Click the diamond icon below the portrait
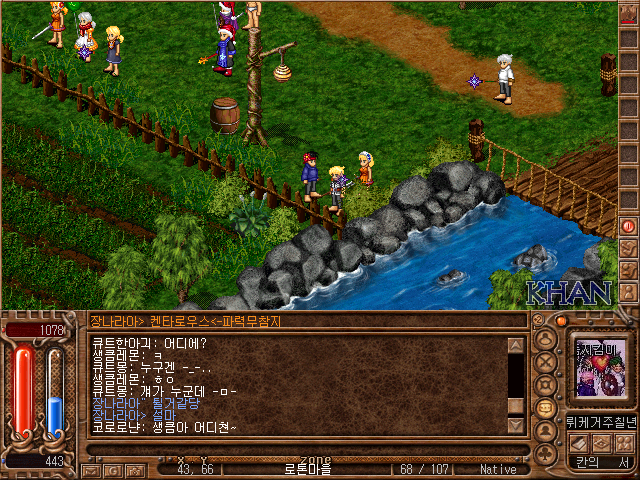Viewport: 640px width, 480px height. 601,443
